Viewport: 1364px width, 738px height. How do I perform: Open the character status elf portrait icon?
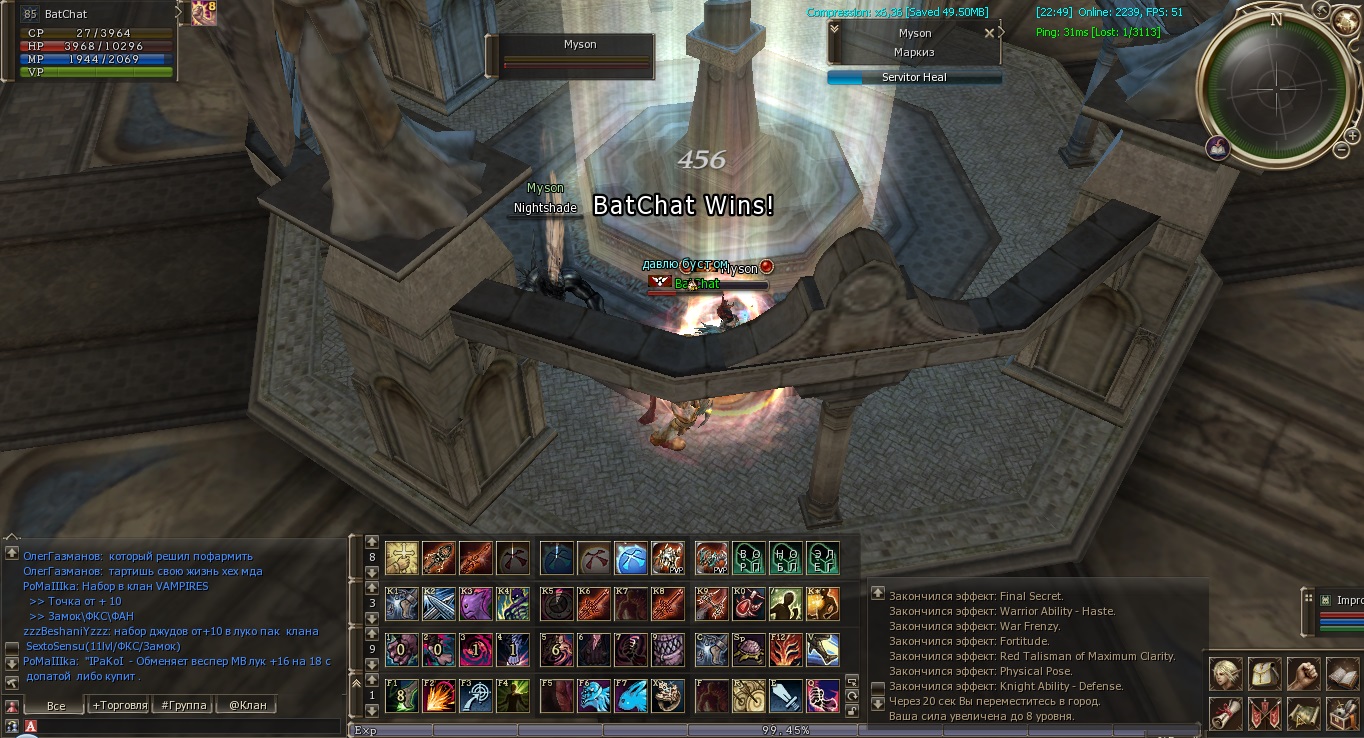(1226, 676)
